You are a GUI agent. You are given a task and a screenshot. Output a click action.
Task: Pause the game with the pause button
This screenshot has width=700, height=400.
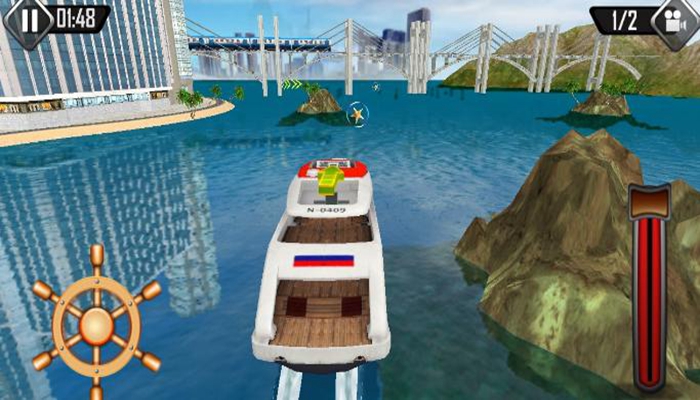click(x=27, y=19)
